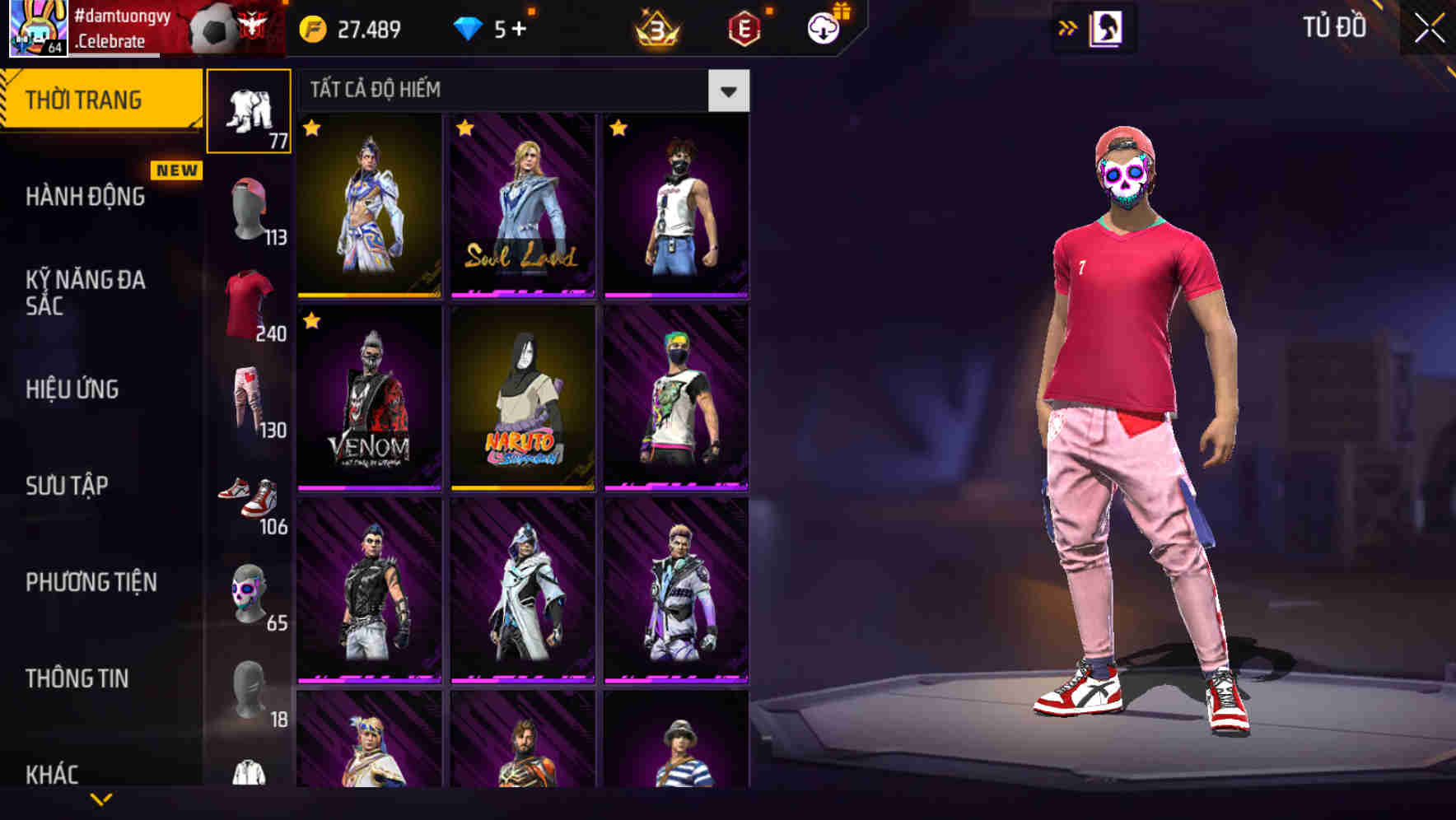Unfavorite the white tank top outfit star

tap(618, 129)
